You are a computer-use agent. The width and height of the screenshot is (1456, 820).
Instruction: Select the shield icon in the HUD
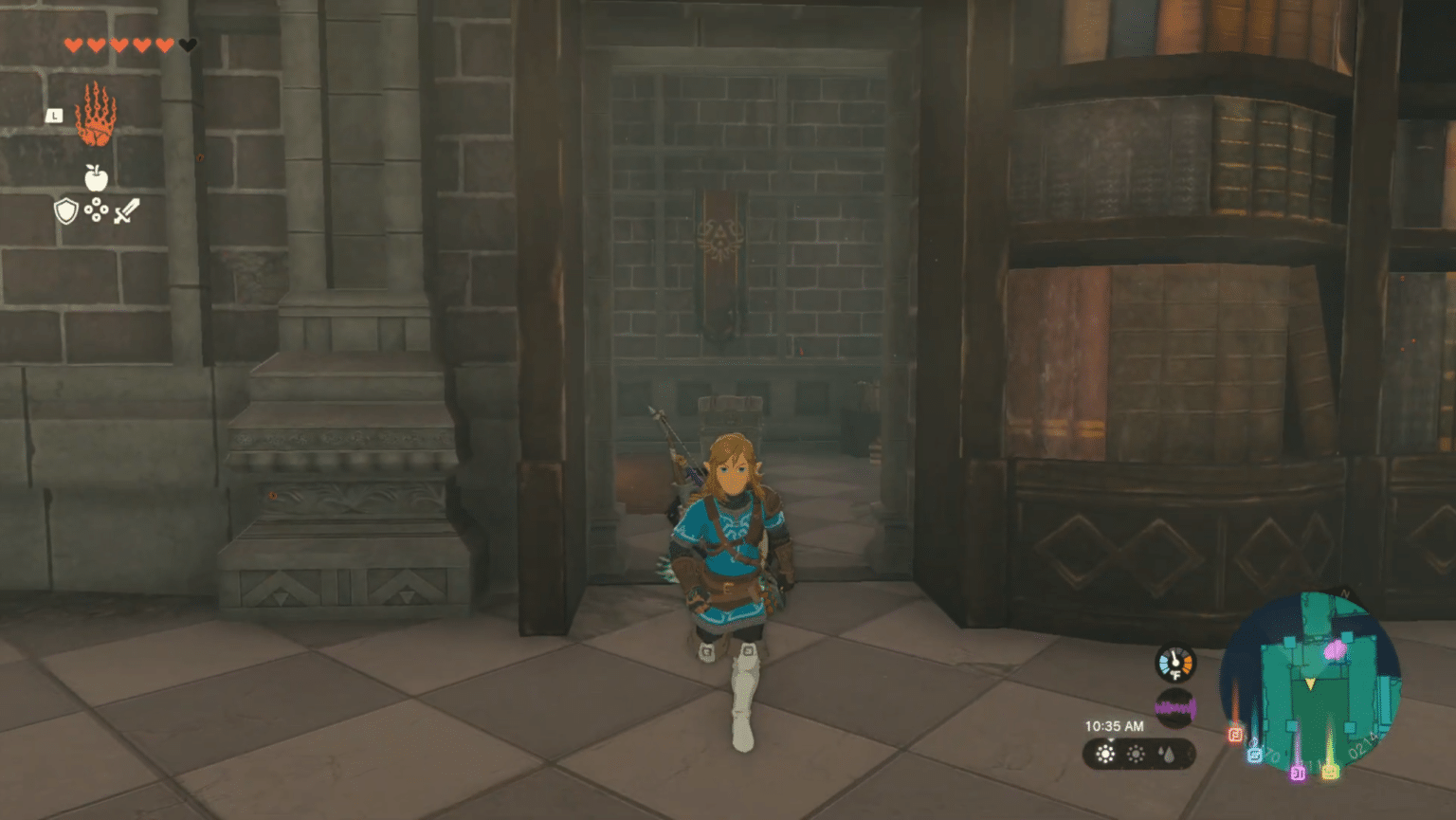coord(65,210)
